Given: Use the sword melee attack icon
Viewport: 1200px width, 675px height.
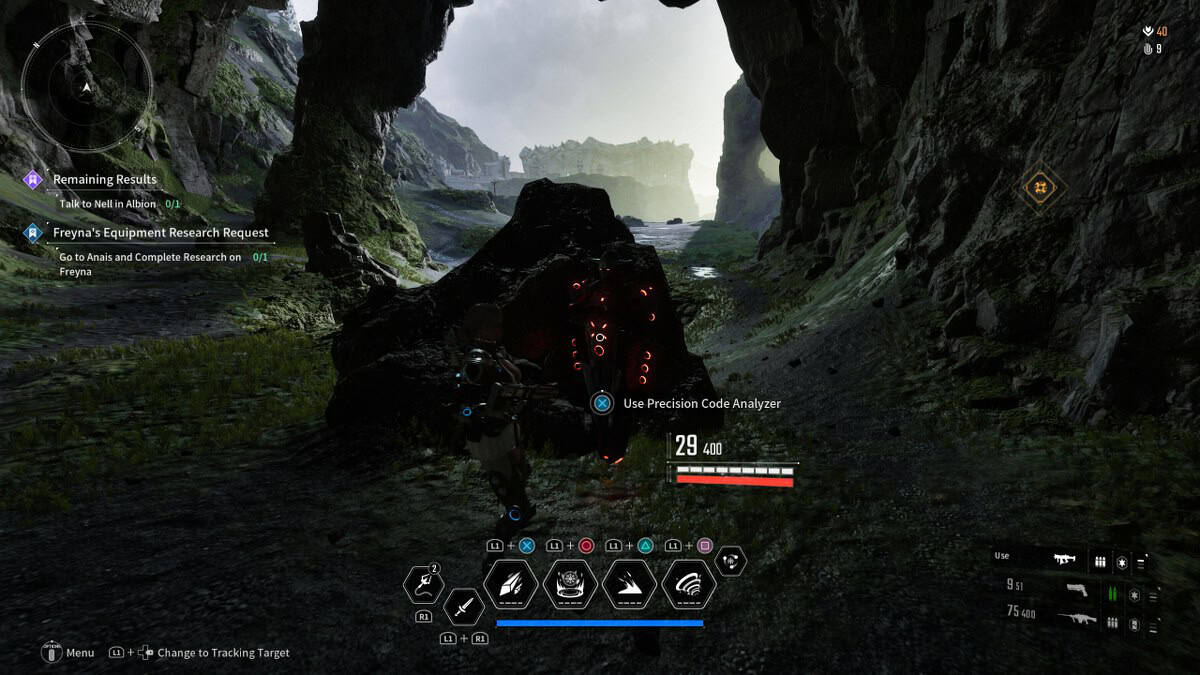Looking at the screenshot, I should (465, 606).
